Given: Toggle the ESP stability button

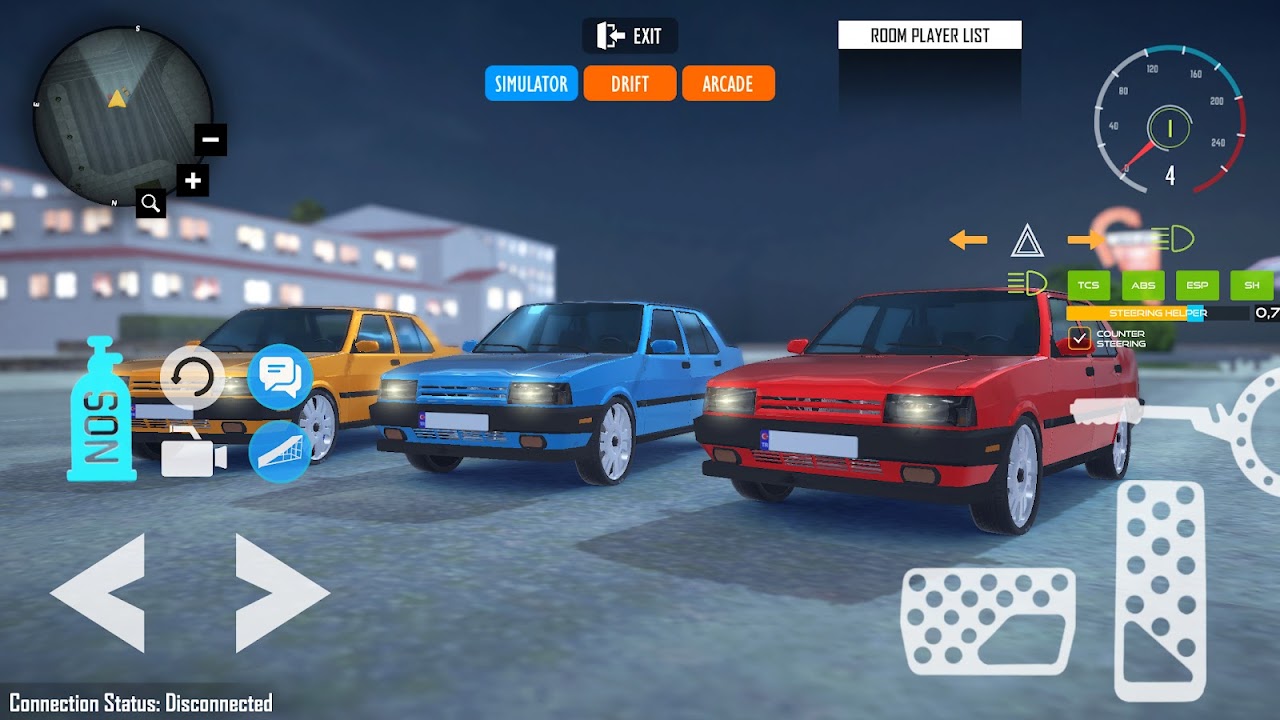Looking at the screenshot, I should pyautogui.click(x=1197, y=286).
